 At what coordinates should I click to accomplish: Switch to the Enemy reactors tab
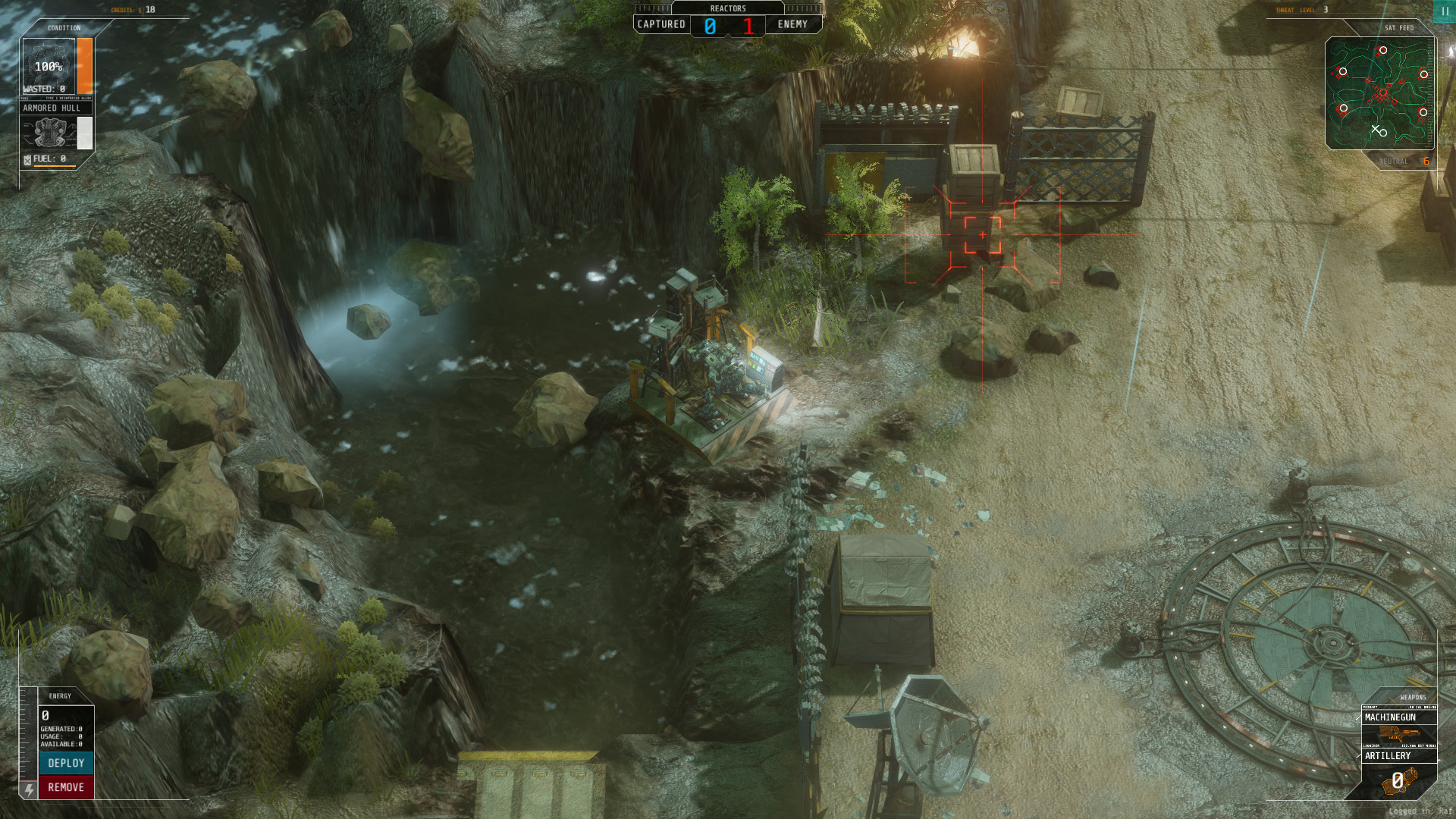coord(794,24)
